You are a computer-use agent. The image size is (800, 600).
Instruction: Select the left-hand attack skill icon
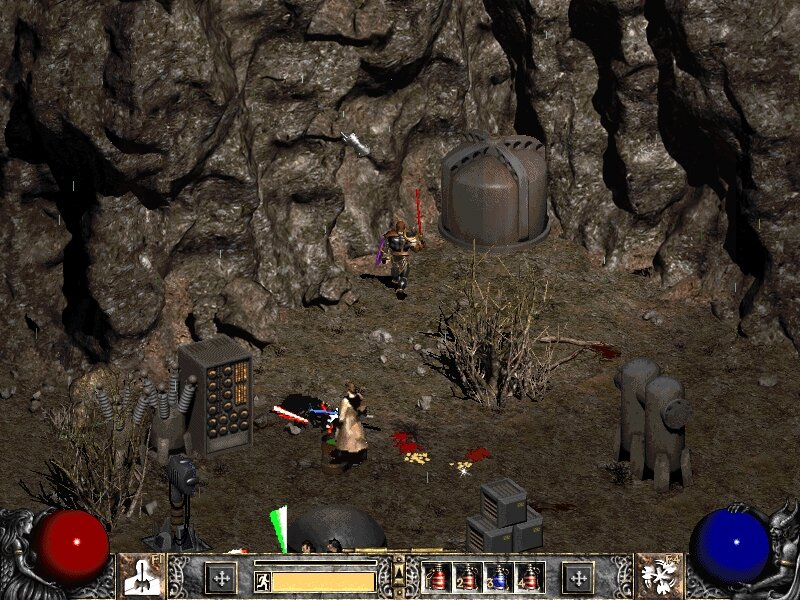[x=141, y=577]
